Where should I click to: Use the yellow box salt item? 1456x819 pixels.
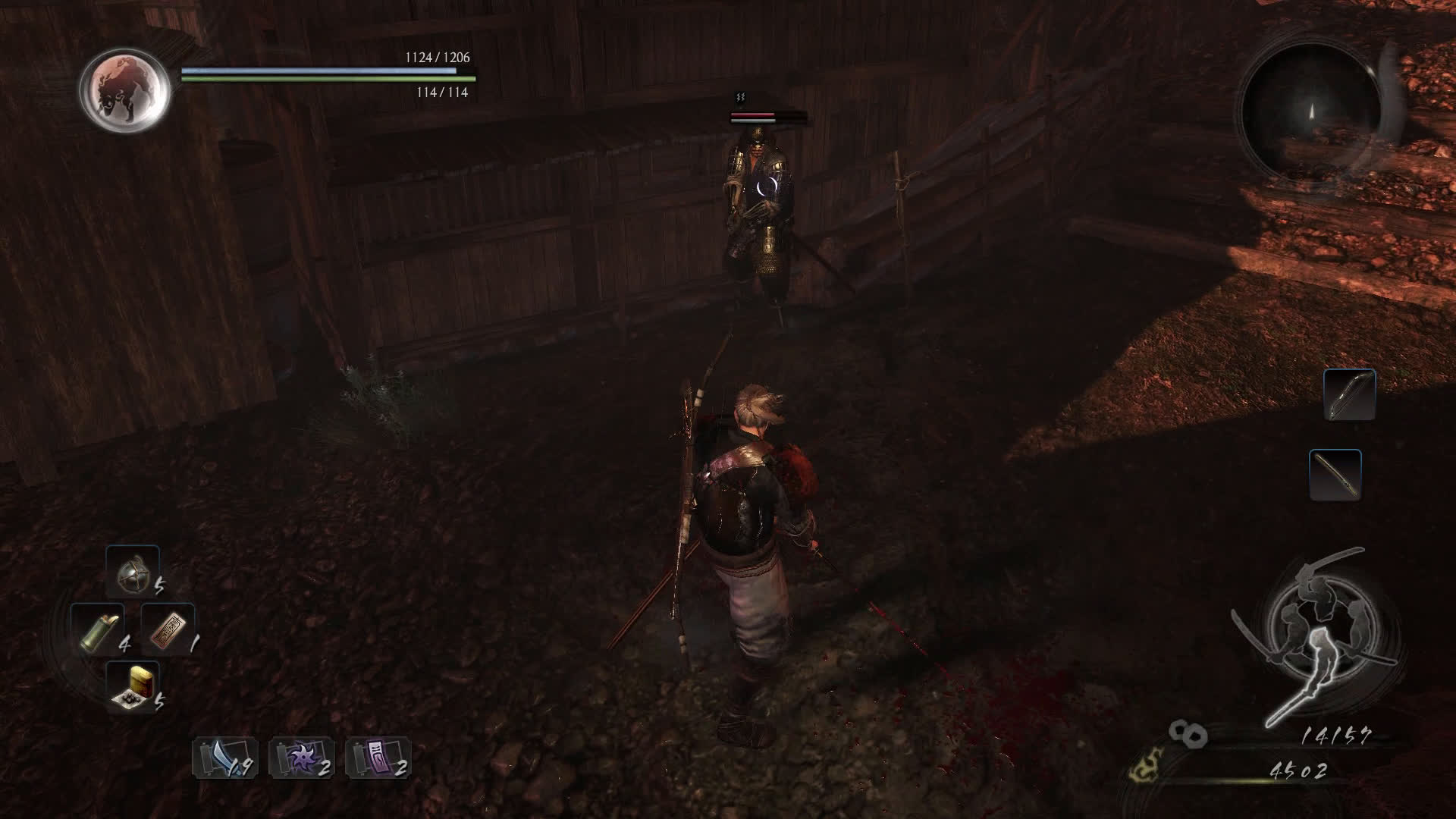[132, 687]
